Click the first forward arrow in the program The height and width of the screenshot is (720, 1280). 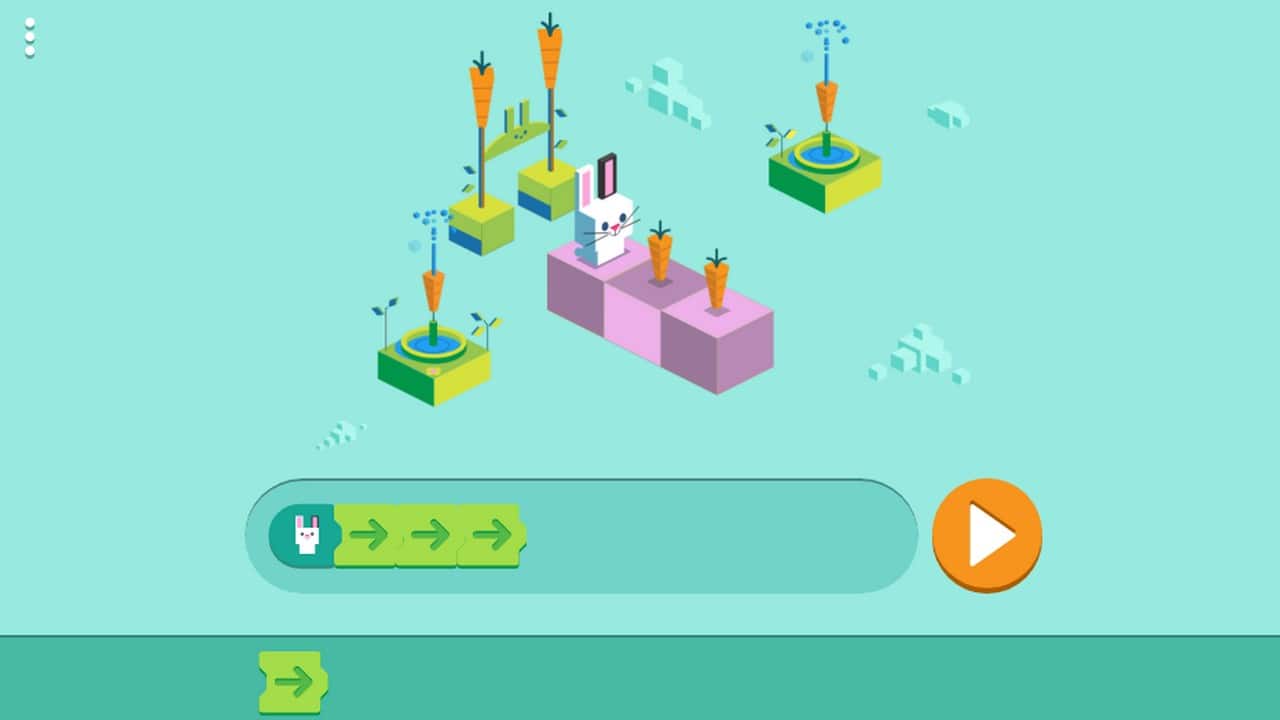[367, 535]
